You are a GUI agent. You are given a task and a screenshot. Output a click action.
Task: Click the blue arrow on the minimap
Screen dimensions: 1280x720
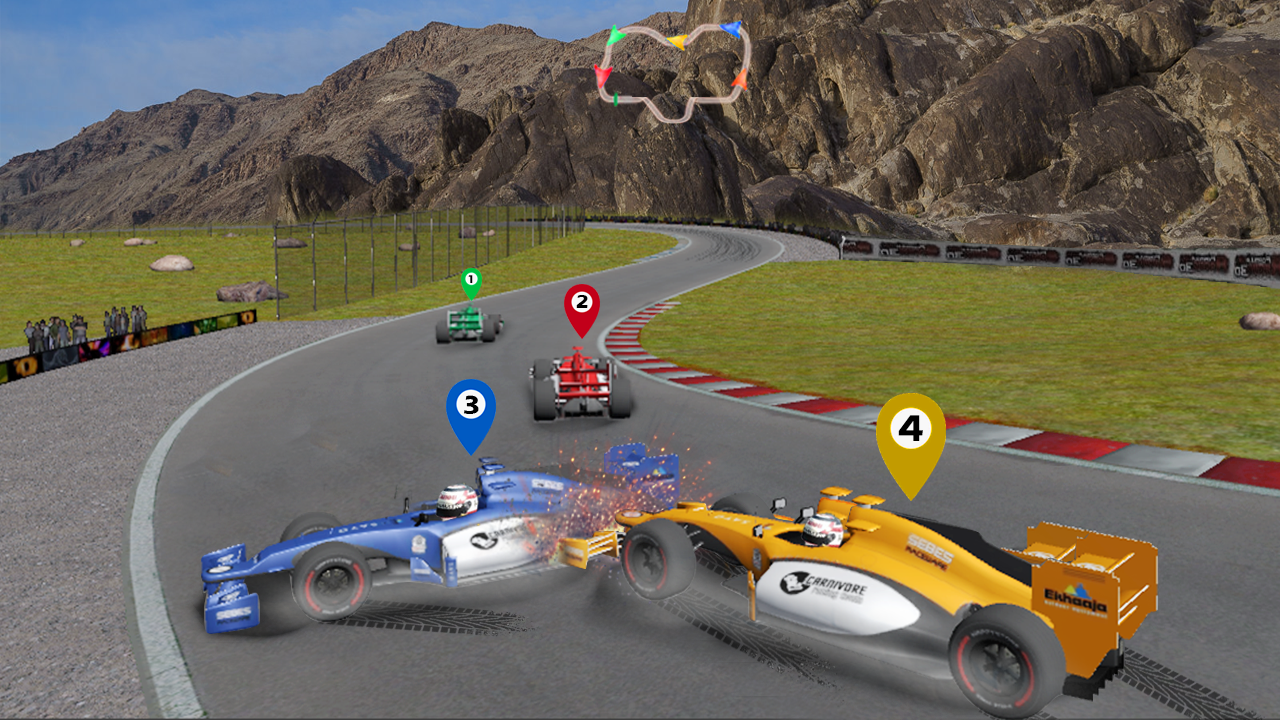click(733, 29)
